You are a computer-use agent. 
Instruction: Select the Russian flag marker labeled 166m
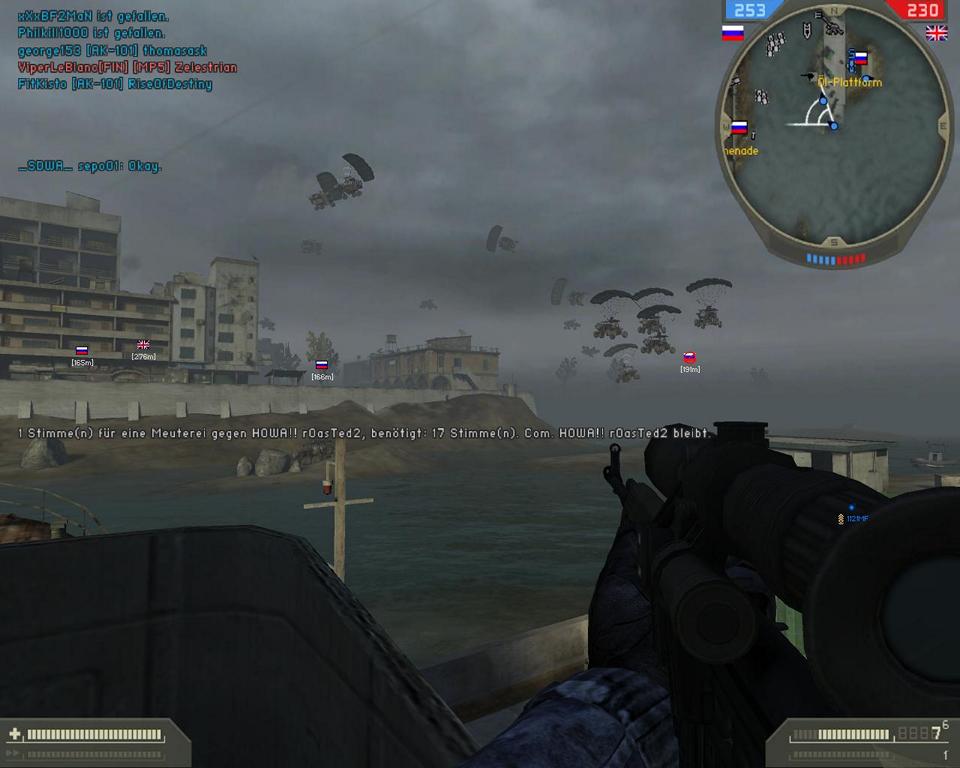pos(321,366)
